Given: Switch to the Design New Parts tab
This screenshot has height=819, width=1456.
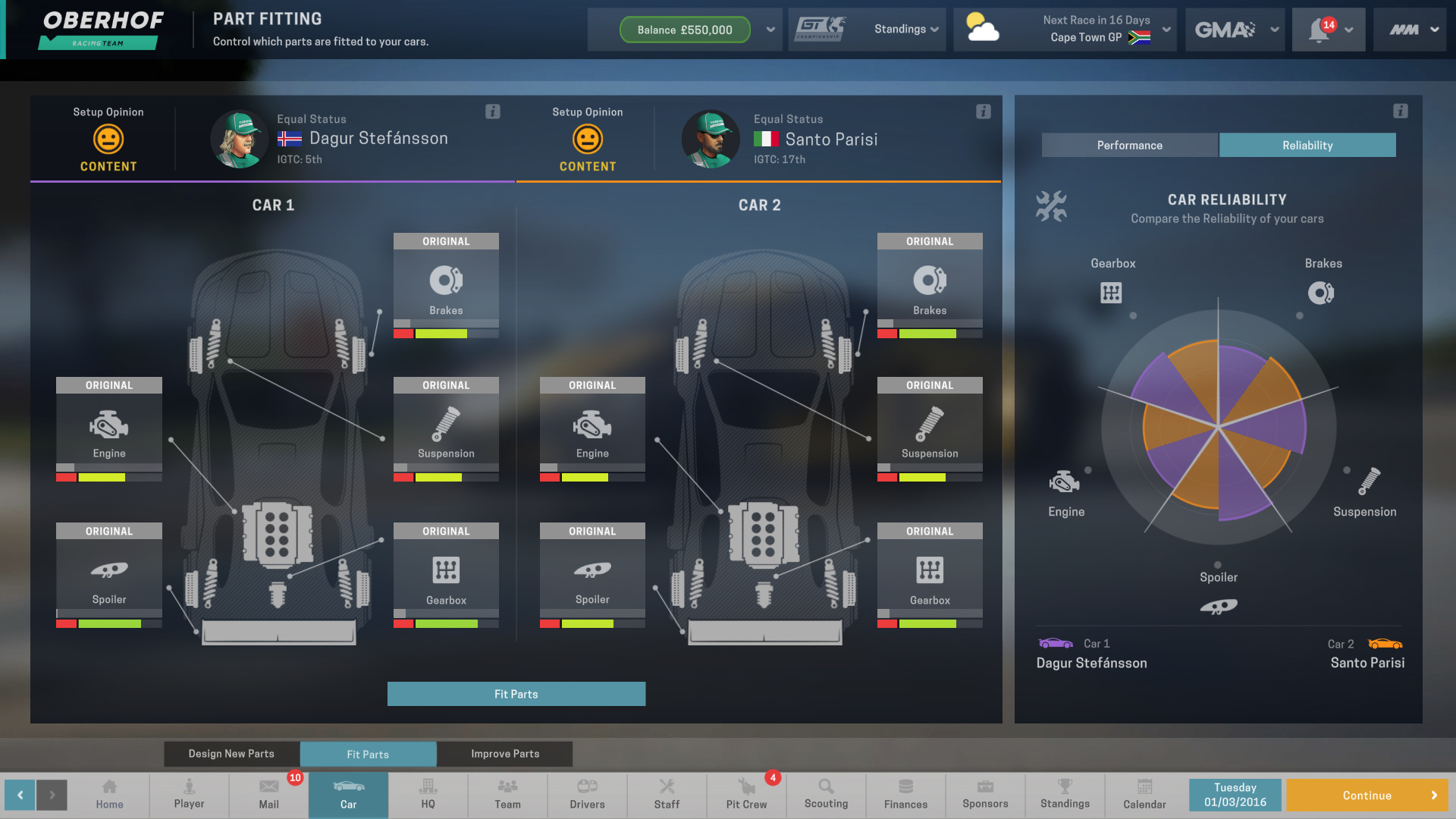Looking at the screenshot, I should coord(231,754).
